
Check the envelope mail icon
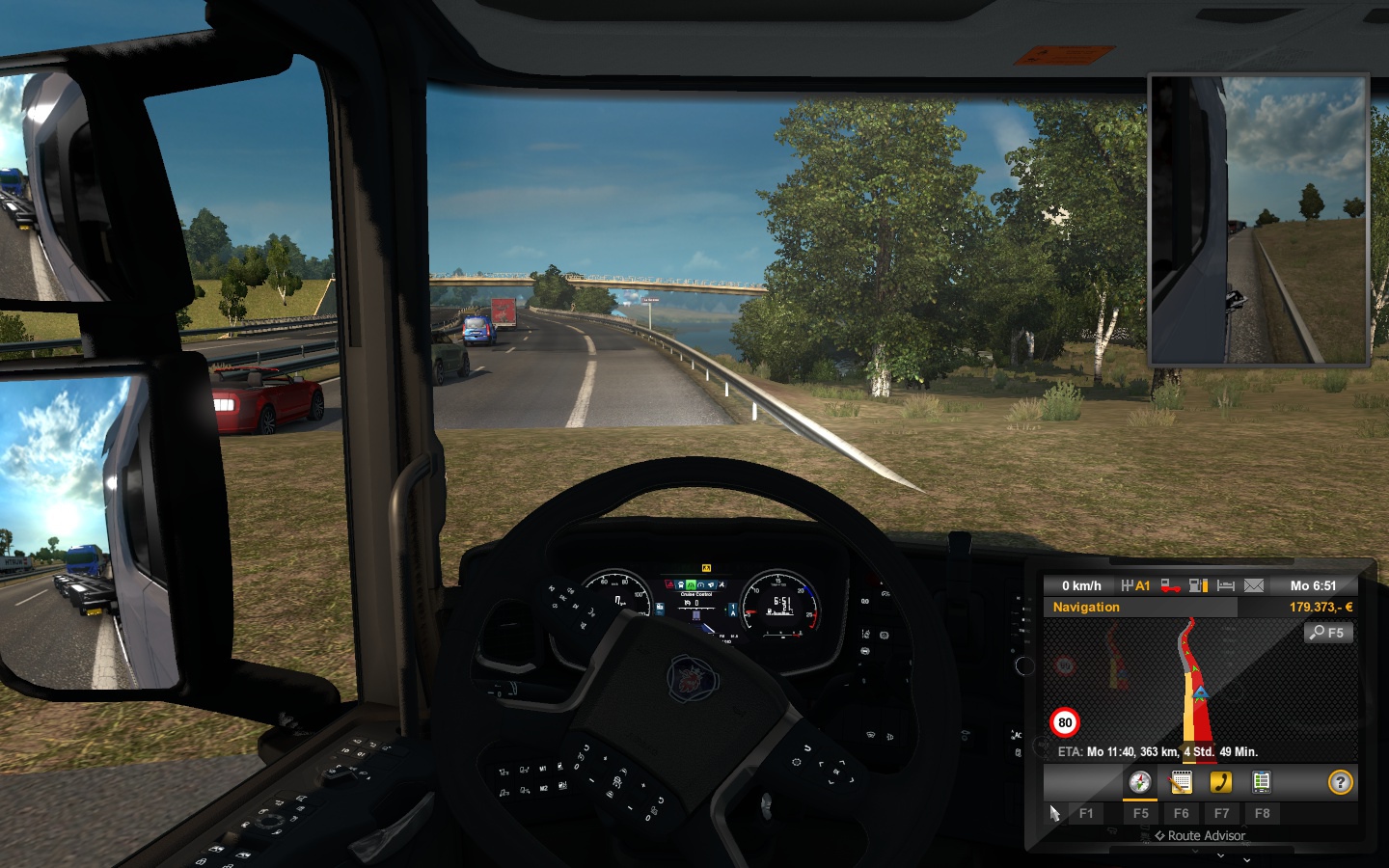click(1254, 585)
